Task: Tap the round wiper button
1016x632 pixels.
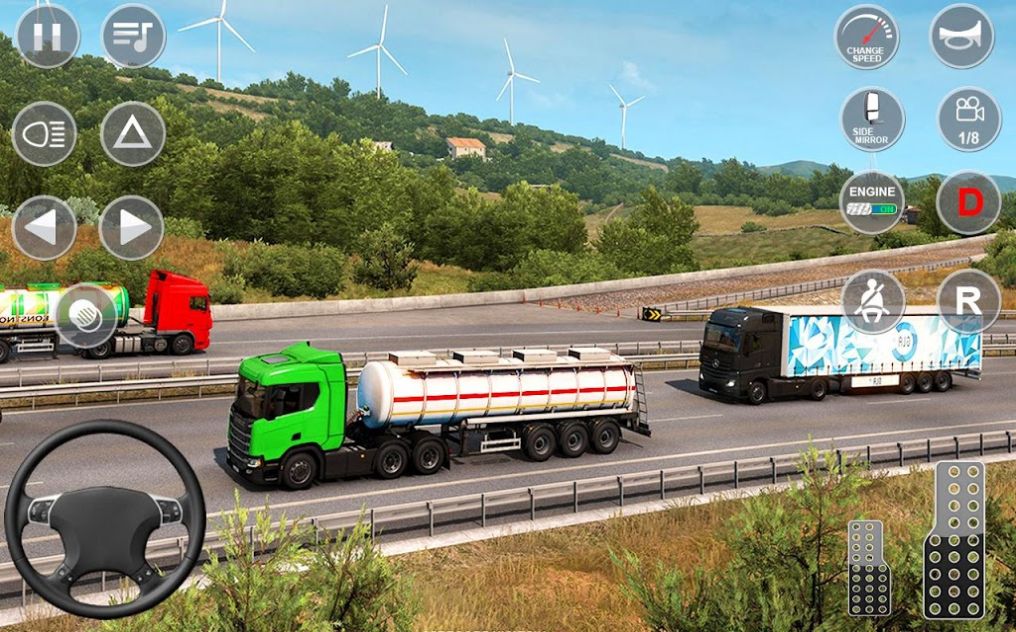Action: pyautogui.click(x=86, y=316)
